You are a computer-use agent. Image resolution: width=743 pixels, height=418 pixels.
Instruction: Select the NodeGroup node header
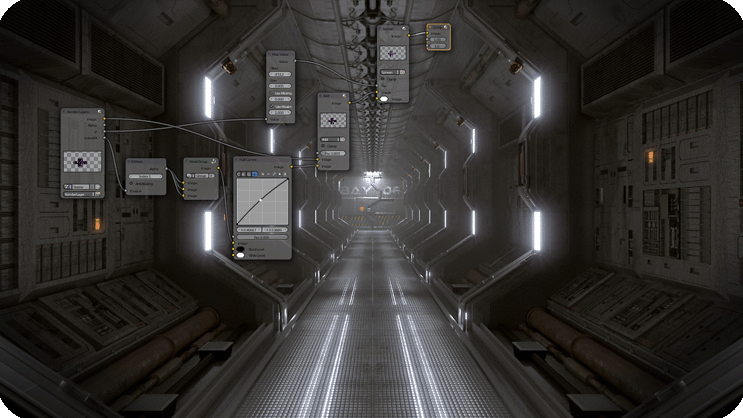pyautogui.click(x=200, y=162)
